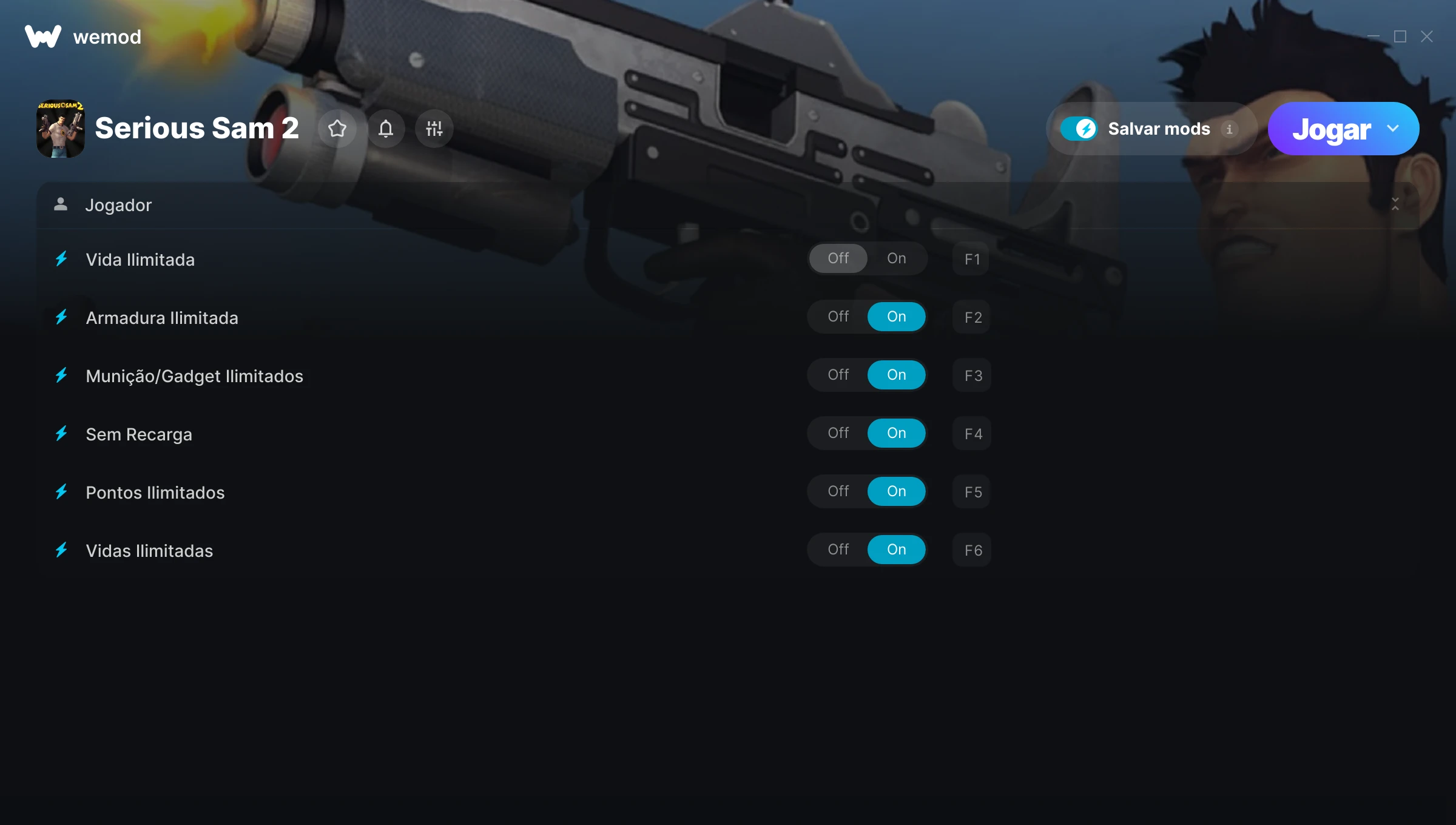Open notifications via the bell icon
Screen dimensions: 1456x825
coord(386,129)
